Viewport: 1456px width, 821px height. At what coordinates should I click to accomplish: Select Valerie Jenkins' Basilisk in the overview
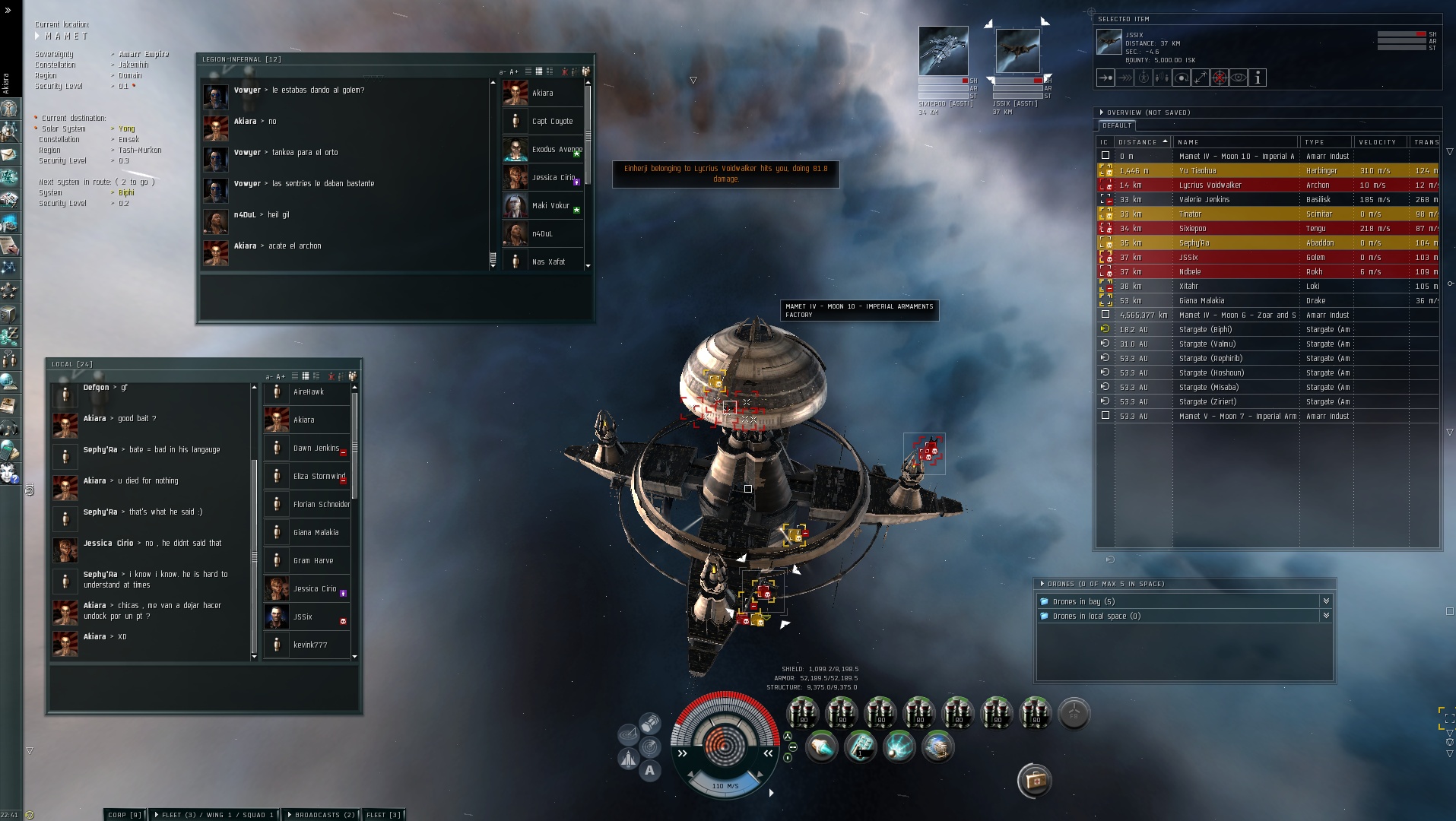tap(1204, 200)
